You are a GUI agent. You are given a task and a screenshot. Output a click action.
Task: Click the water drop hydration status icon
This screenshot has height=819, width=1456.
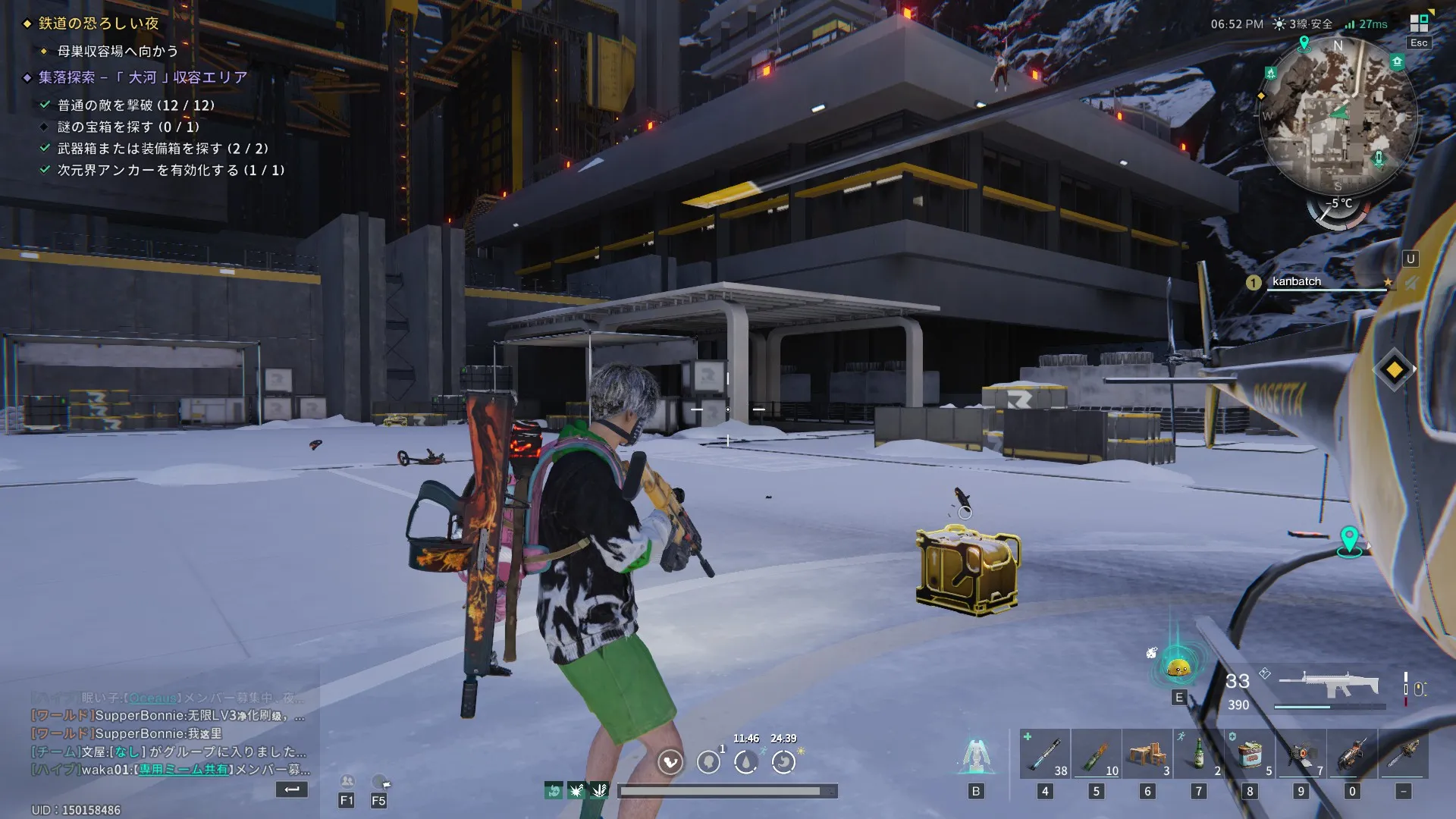[746, 761]
